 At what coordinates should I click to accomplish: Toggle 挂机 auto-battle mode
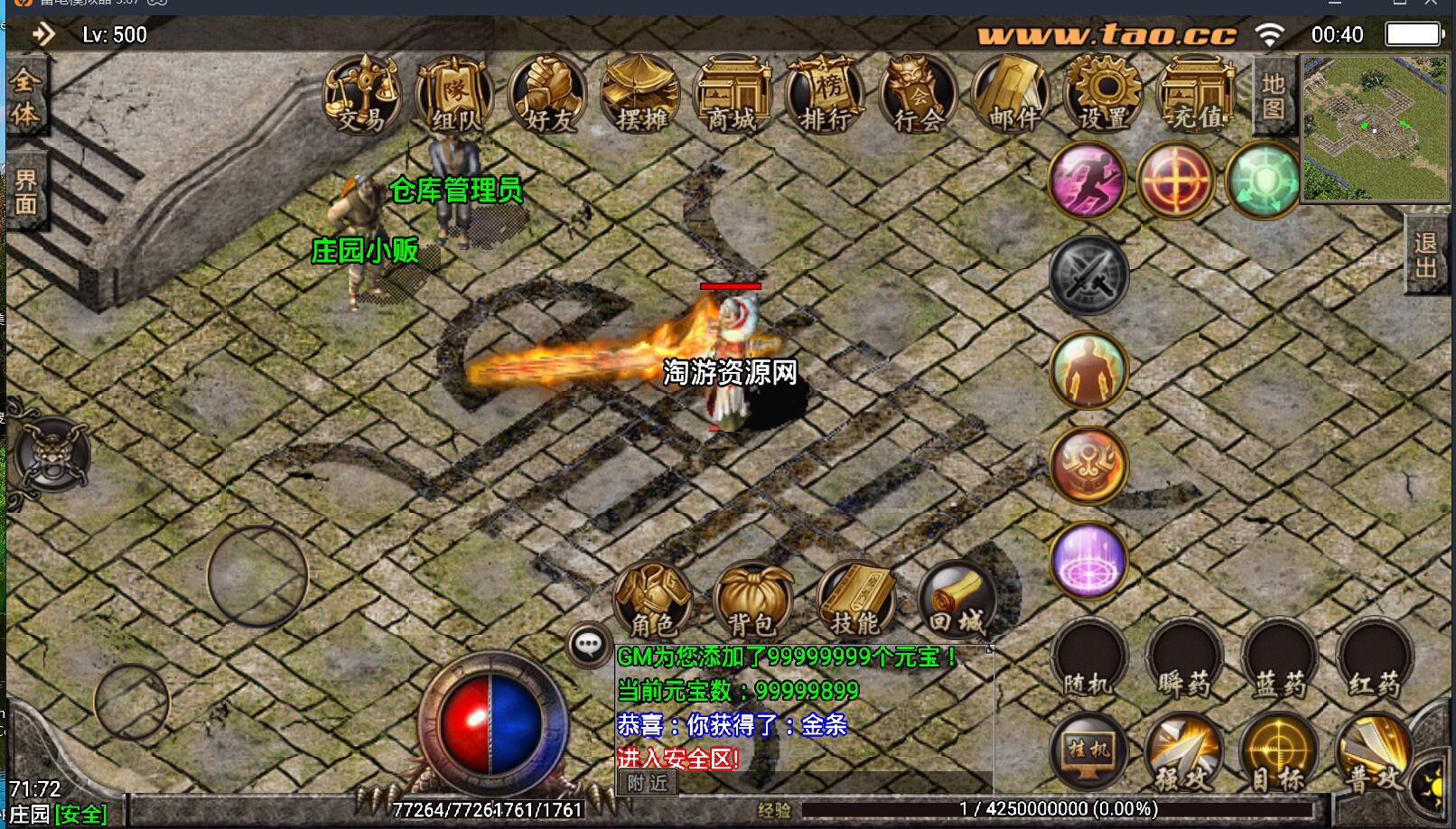[1089, 751]
